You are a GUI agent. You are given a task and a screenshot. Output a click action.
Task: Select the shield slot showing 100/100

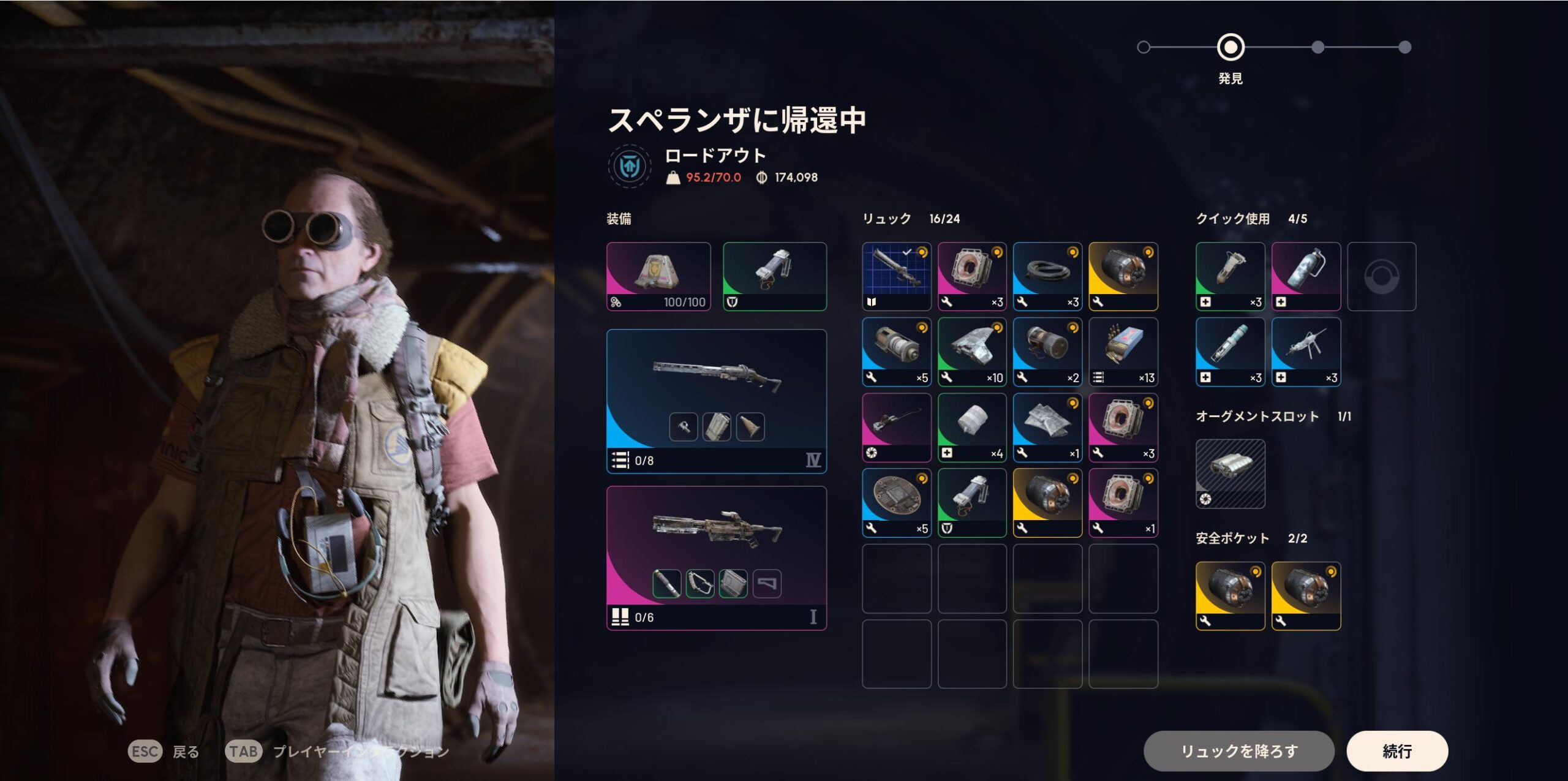[x=658, y=276]
